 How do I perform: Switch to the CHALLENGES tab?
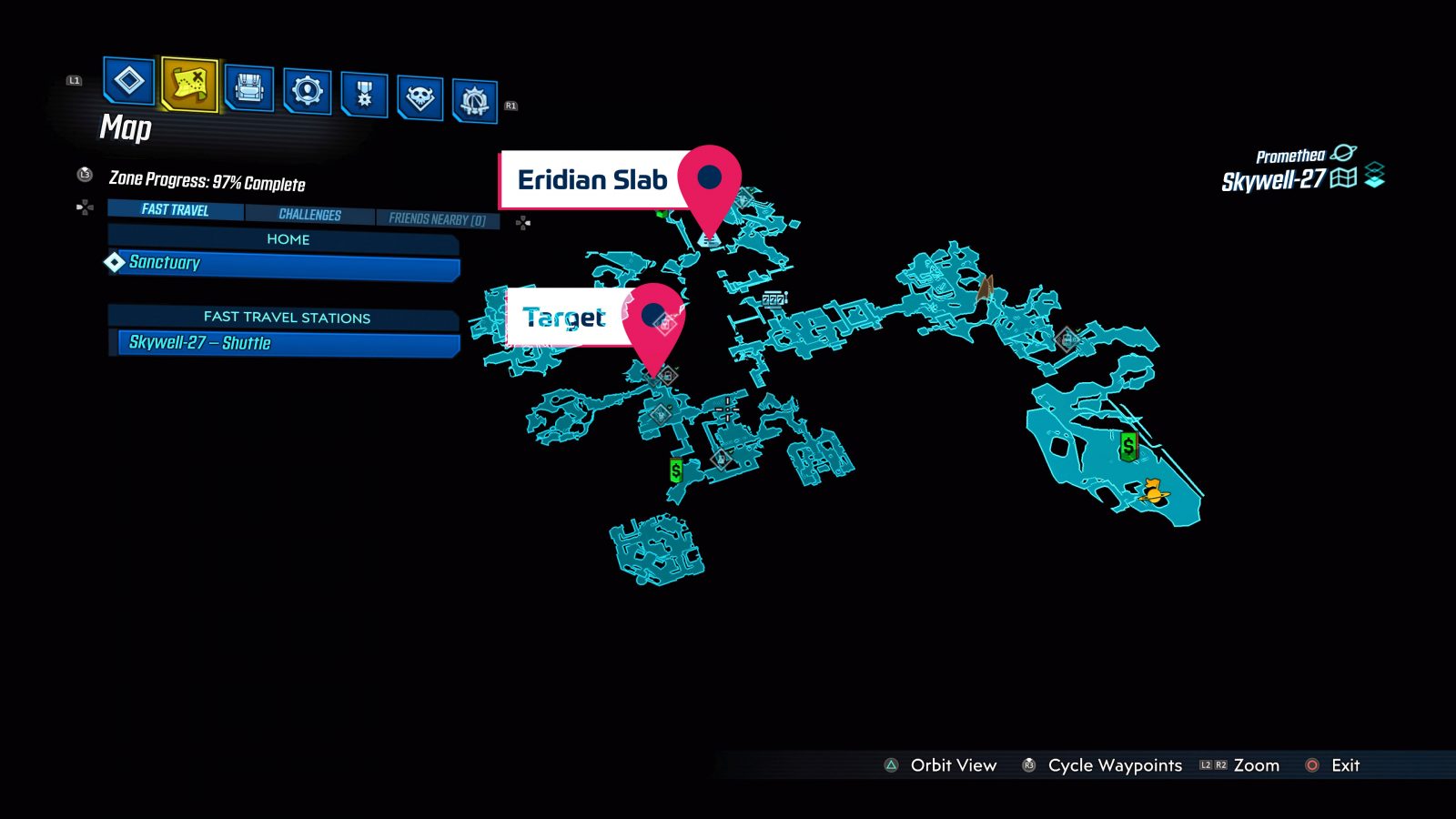(x=309, y=214)
